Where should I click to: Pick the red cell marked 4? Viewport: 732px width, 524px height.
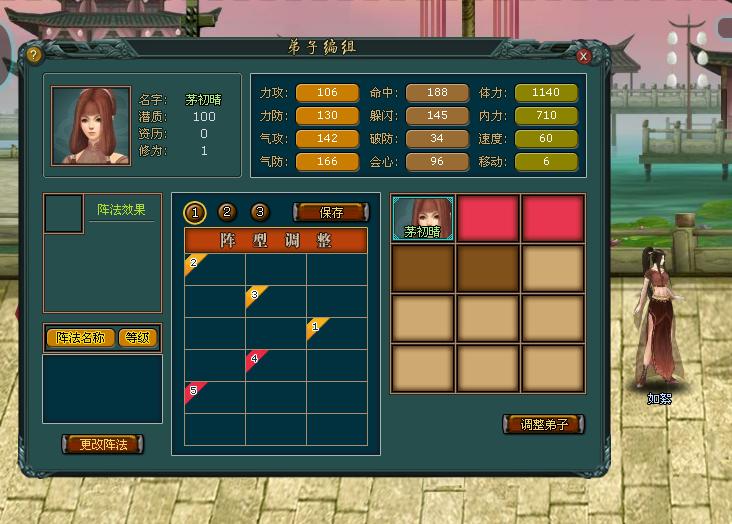click(275, 365)
